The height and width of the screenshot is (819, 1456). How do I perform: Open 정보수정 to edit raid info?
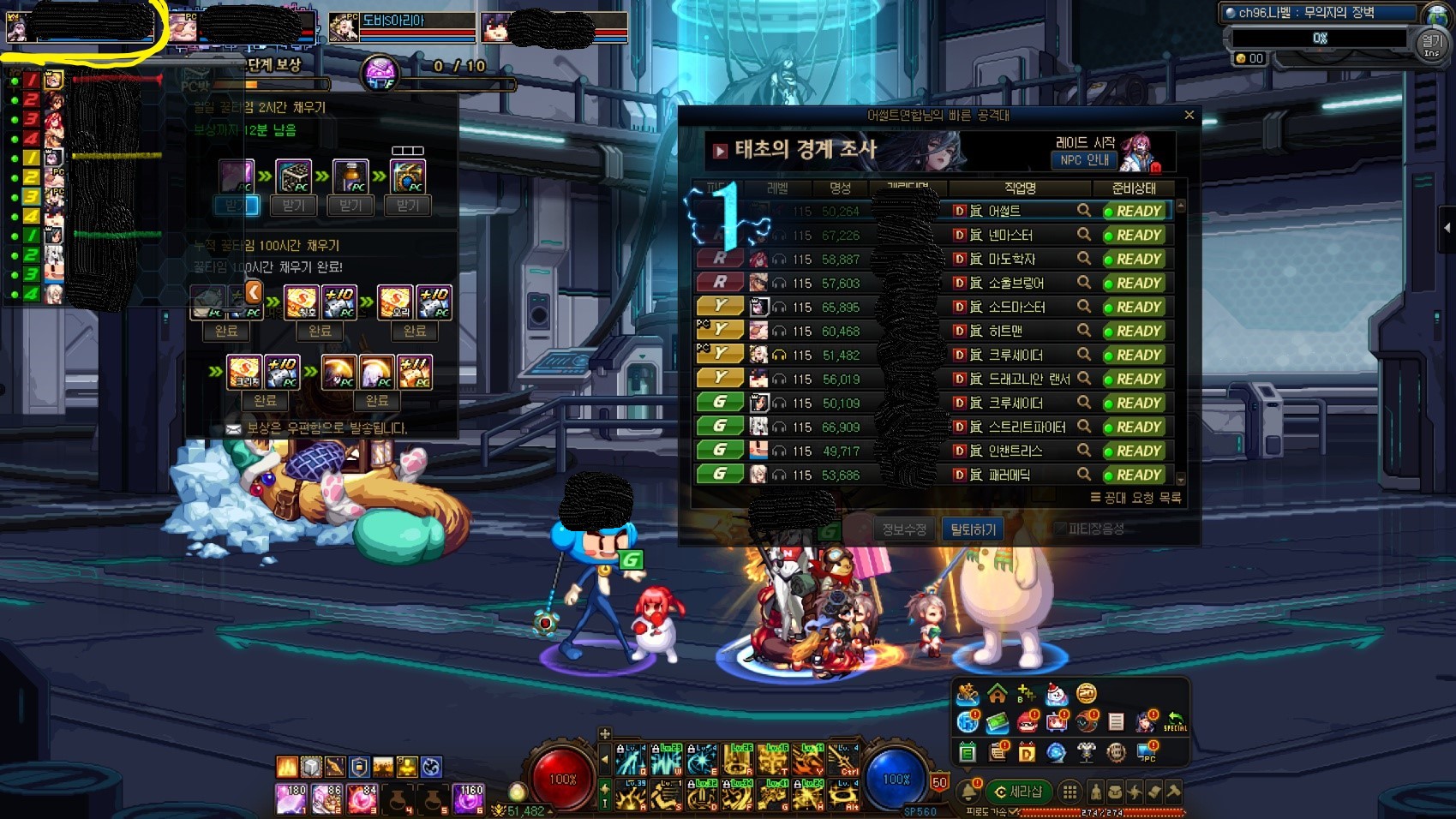point(904,529)
